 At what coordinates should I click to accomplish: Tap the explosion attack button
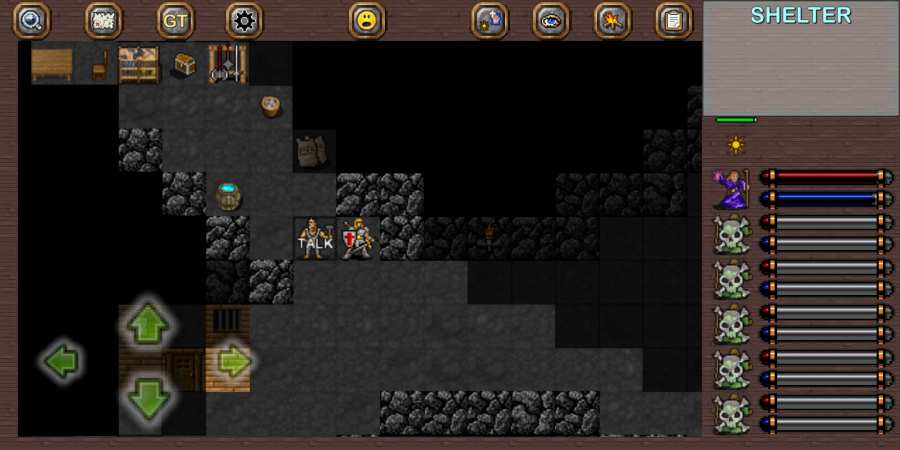click(x=612, y=20)
